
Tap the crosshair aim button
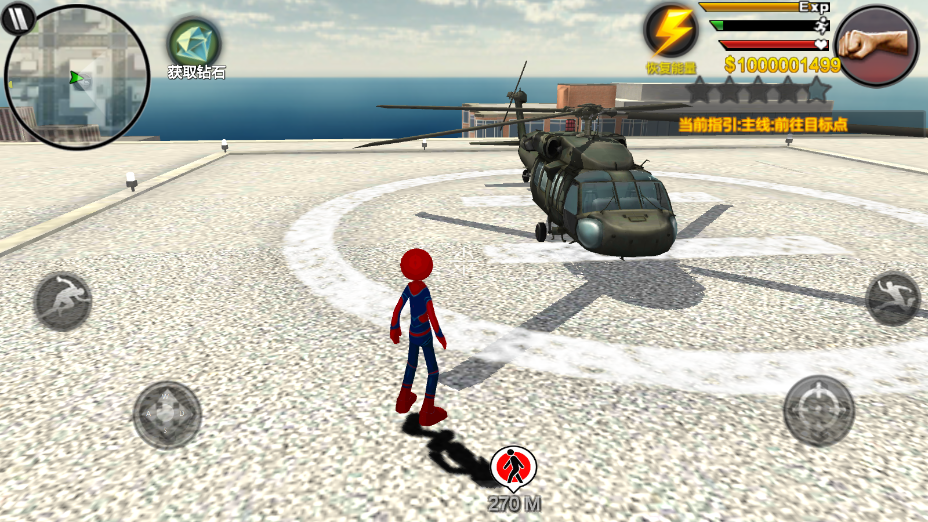pyautogui.click(x=818, y=410)
